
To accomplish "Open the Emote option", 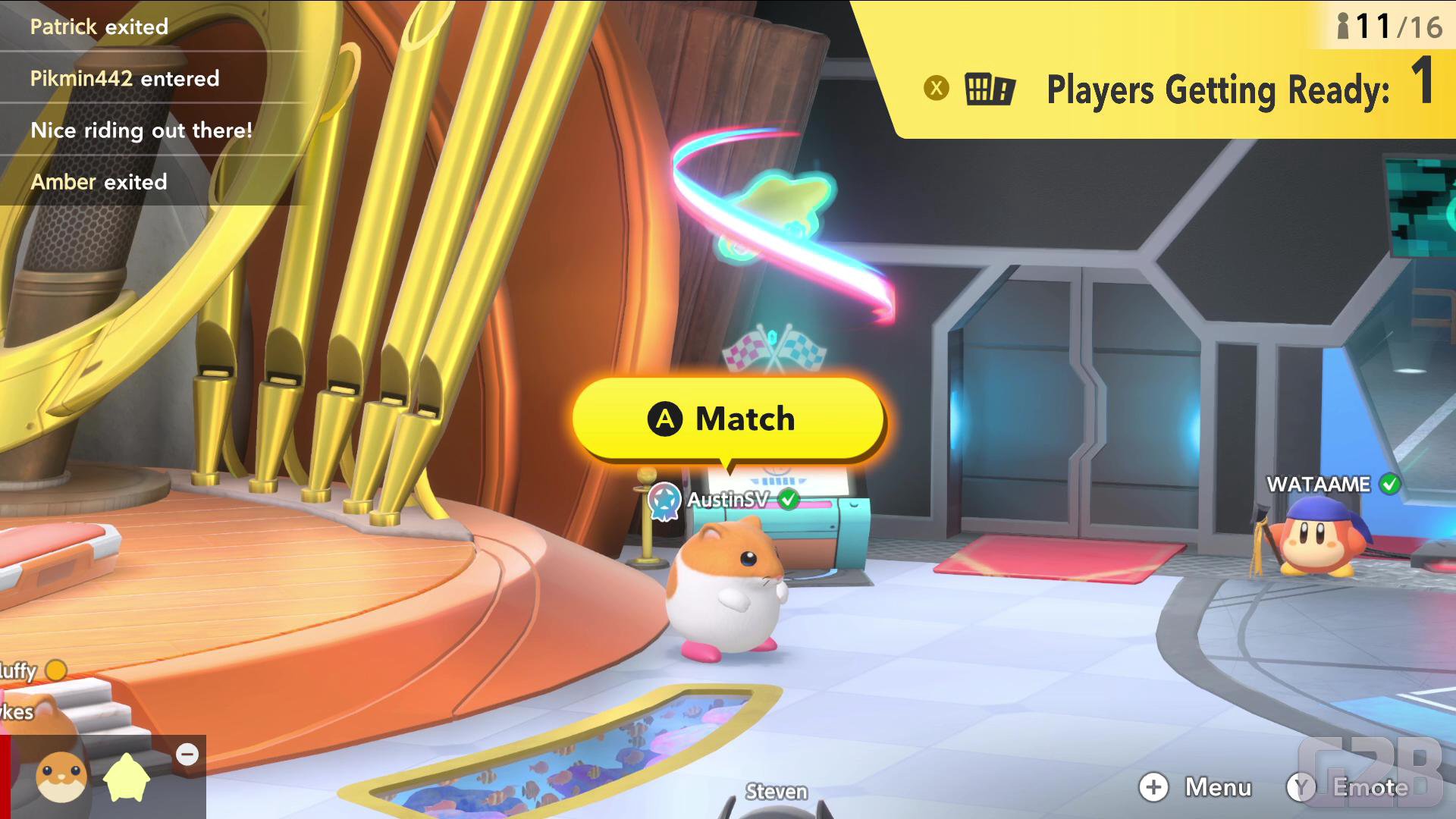I will point(1349,787).
